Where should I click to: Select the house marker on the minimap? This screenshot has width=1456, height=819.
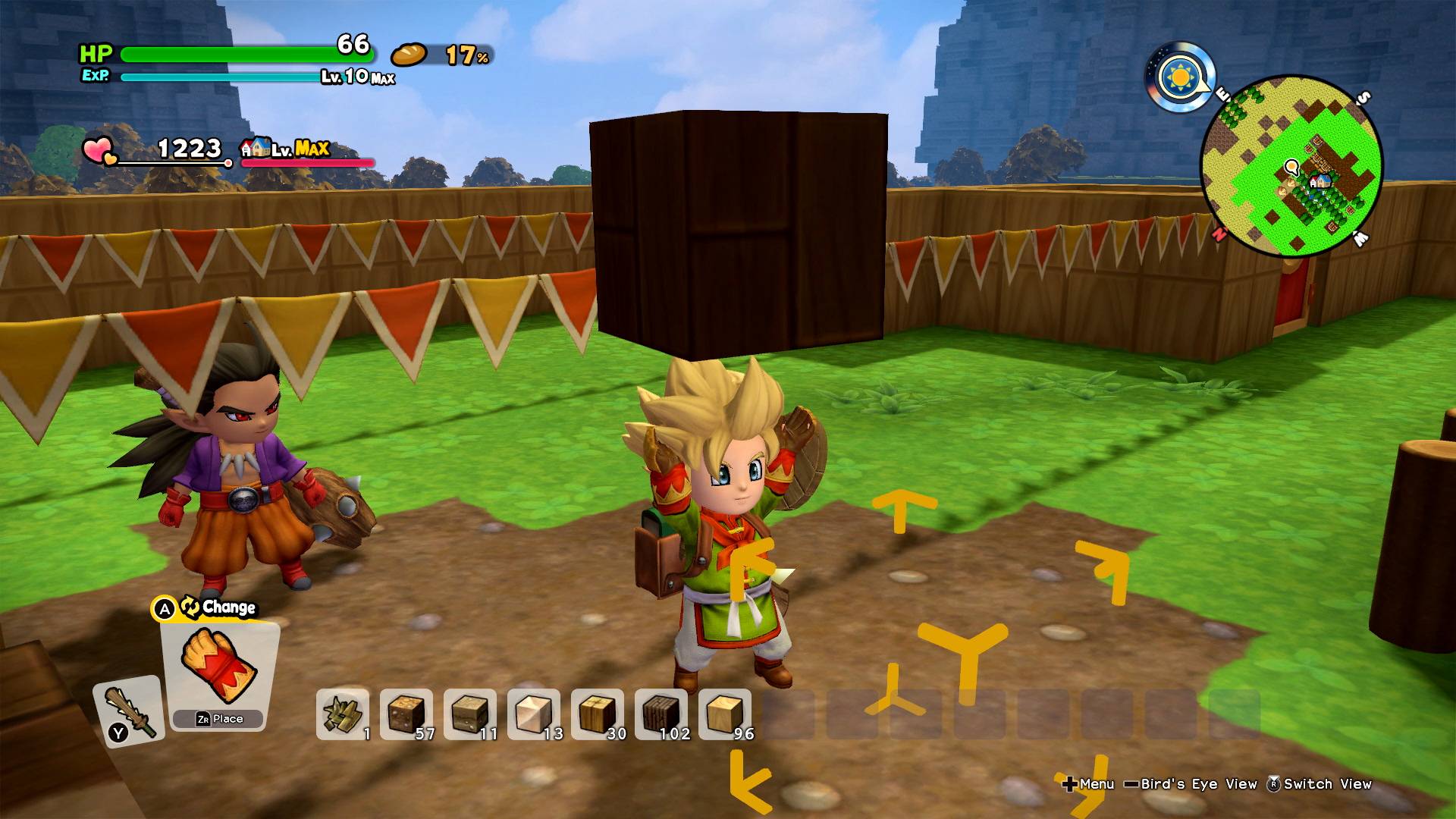pyautogui.click(x=1320, y=181)
